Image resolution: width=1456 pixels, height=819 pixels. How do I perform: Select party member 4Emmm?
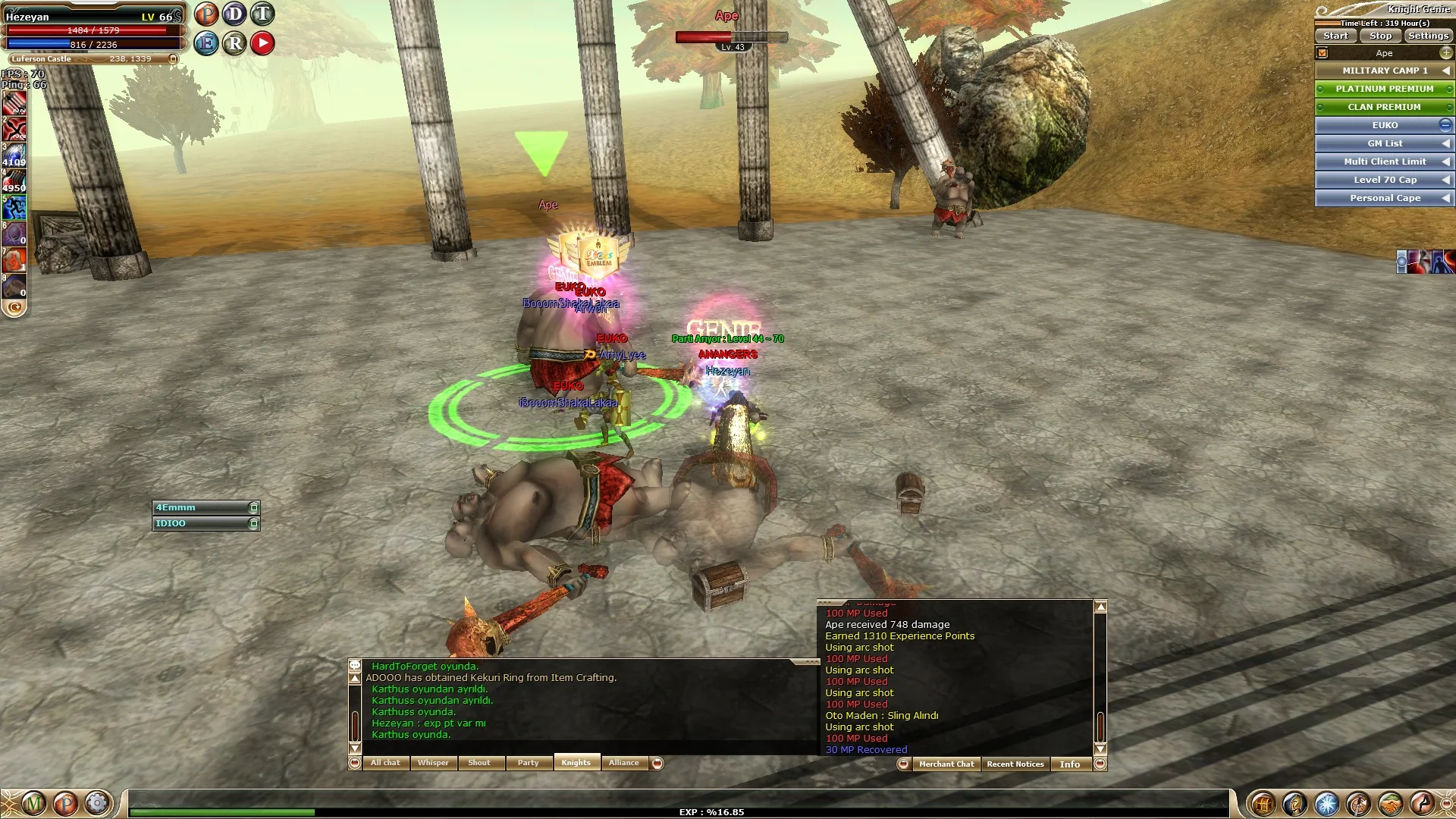201,507
